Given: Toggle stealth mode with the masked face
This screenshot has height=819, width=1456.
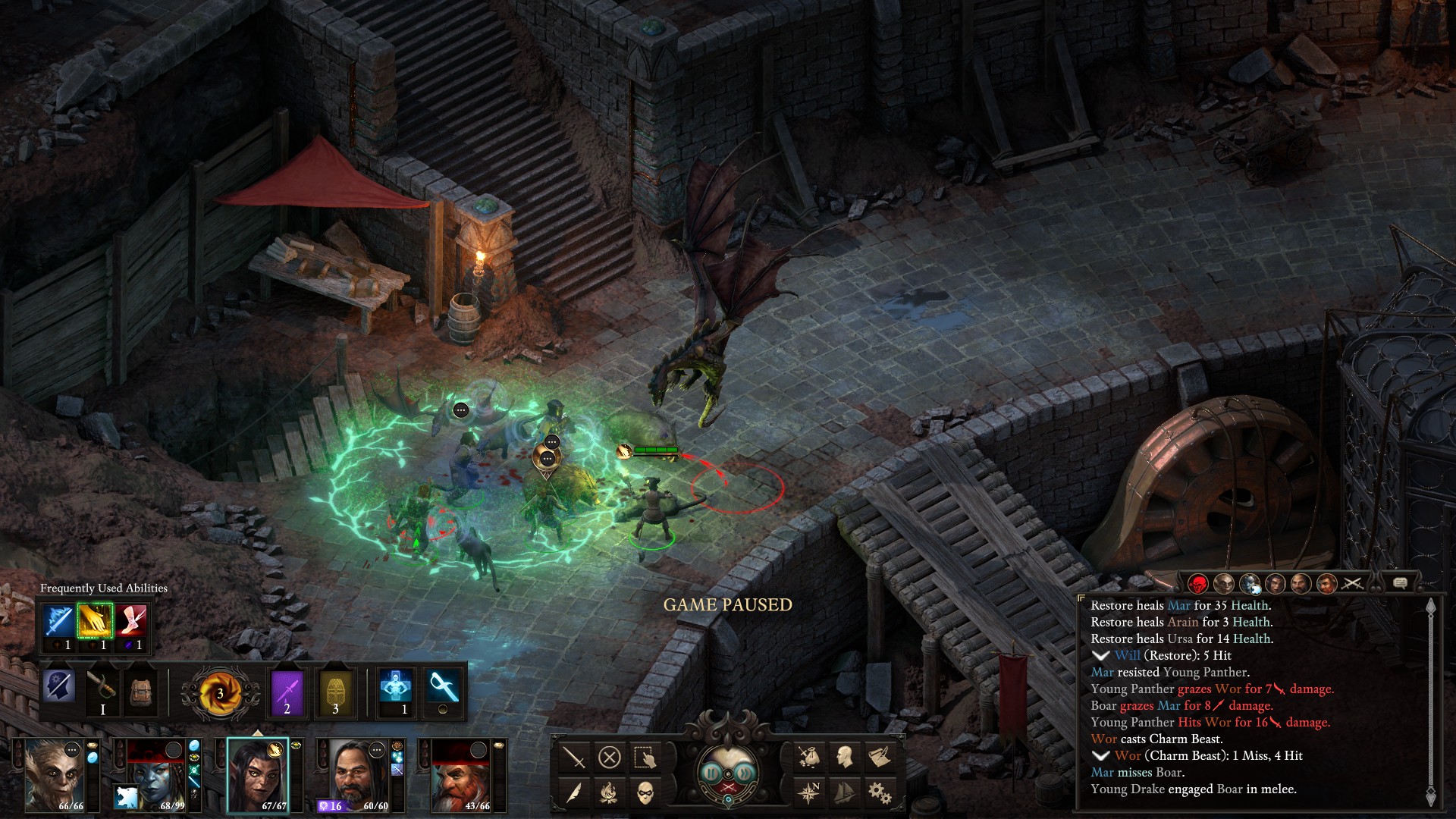Looking at the screenshot, I should [x=645, y=792].
